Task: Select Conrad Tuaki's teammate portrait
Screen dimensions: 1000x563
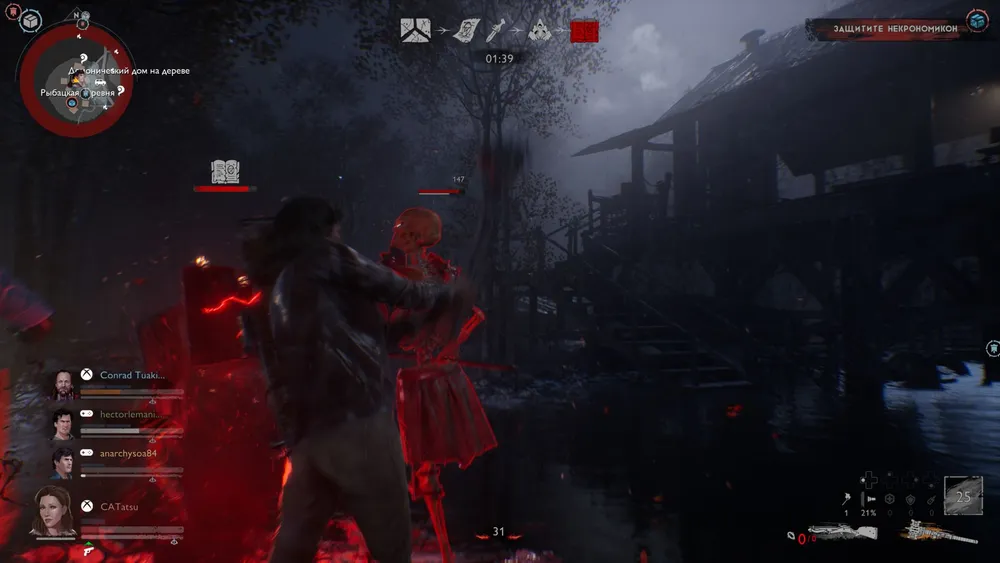Action: (x=62, y=385)
